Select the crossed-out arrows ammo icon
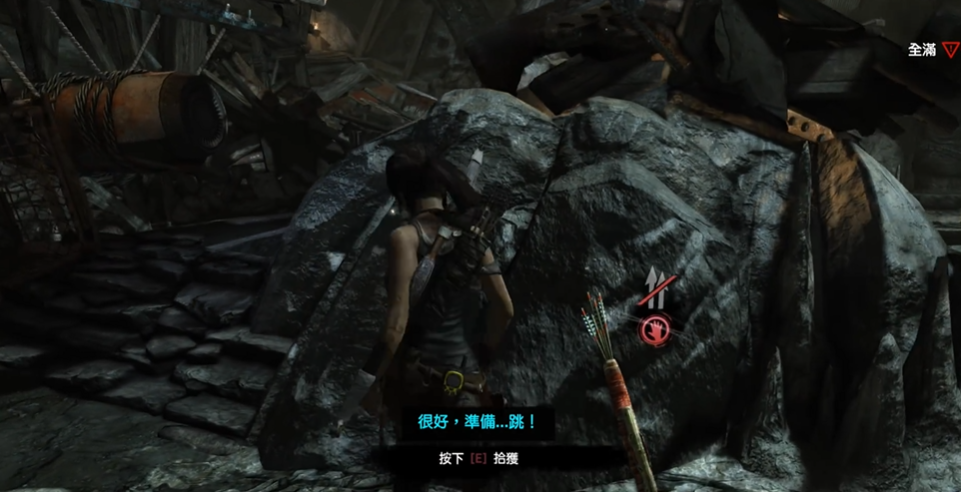961x492 pixels. click(656, 291)
